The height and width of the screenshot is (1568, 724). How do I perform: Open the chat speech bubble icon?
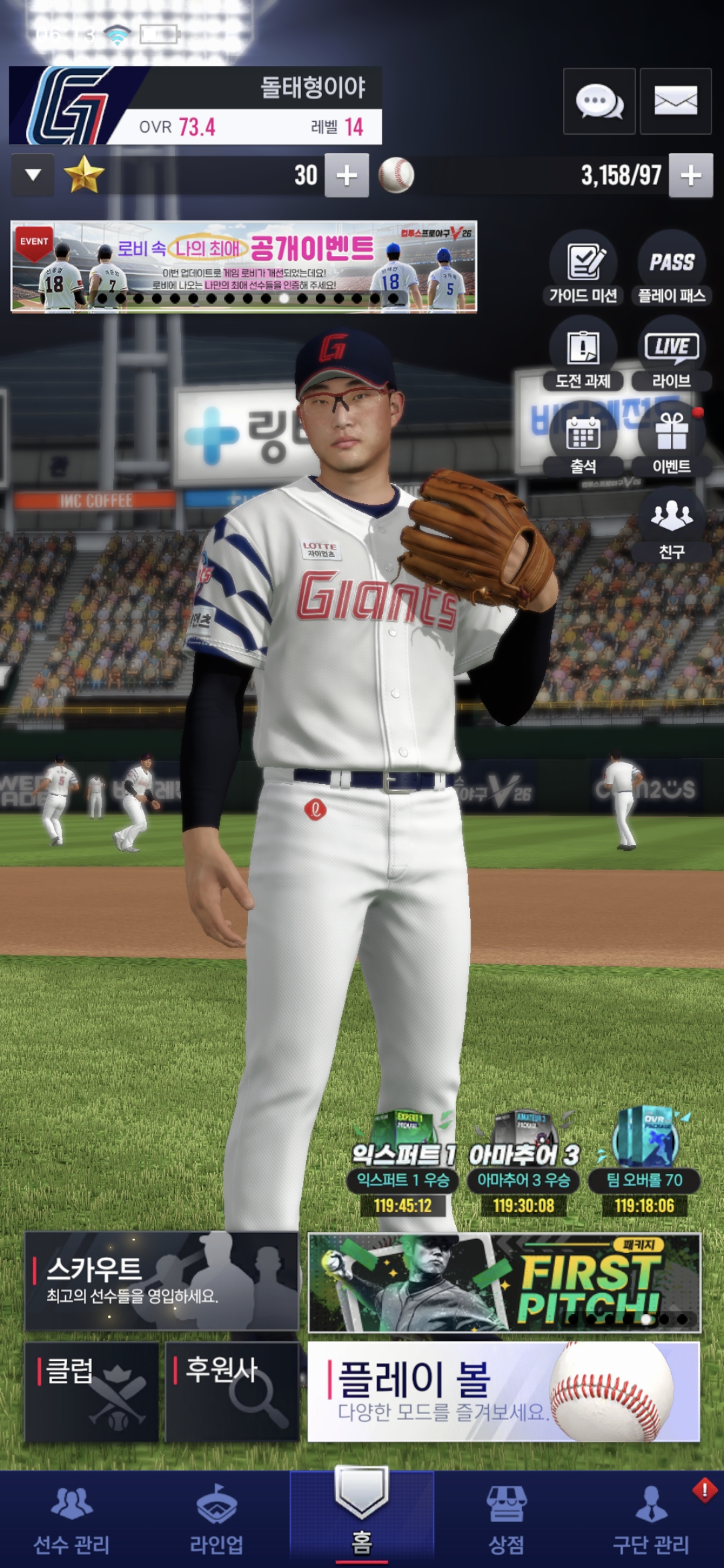pos(599,101)
